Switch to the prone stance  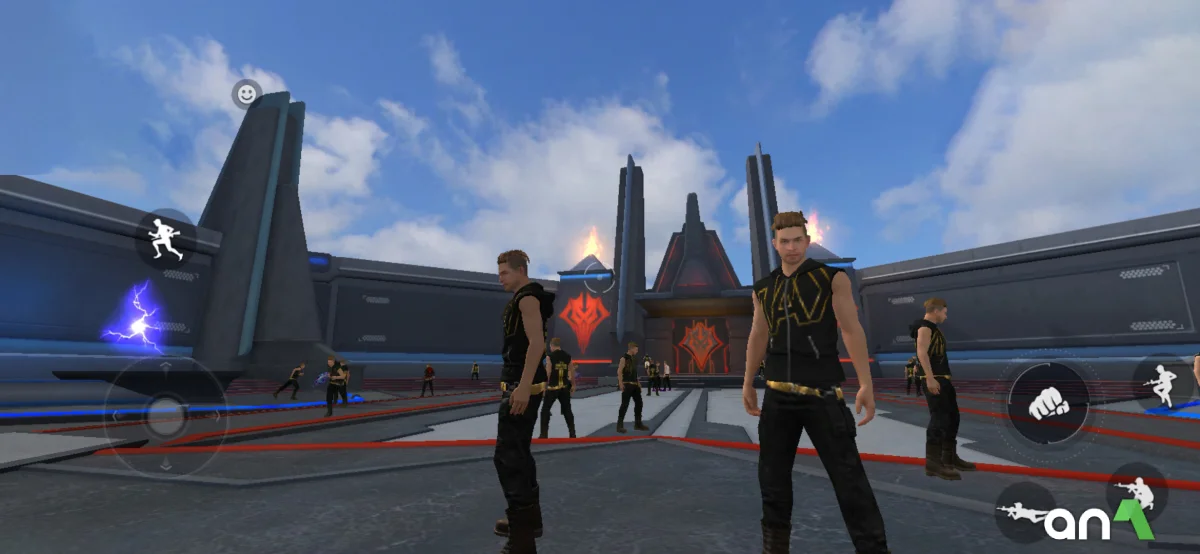click(1024, 512)
